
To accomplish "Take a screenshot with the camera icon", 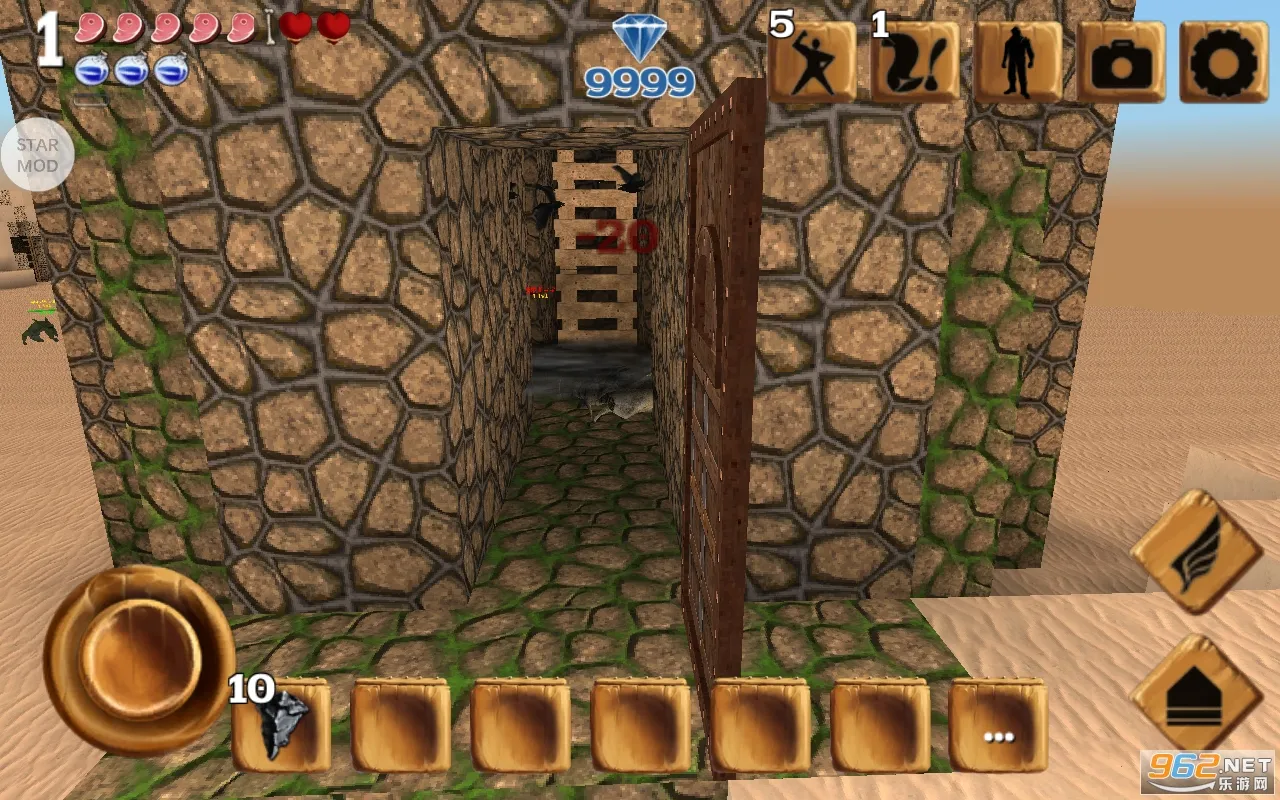I will click(x=1122, y=62).
